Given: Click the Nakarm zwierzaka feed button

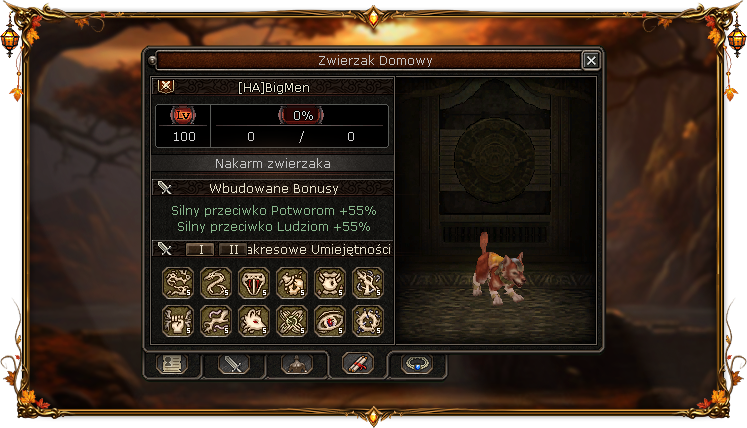Looking at the screenshot, I should (x=273, y=163).
